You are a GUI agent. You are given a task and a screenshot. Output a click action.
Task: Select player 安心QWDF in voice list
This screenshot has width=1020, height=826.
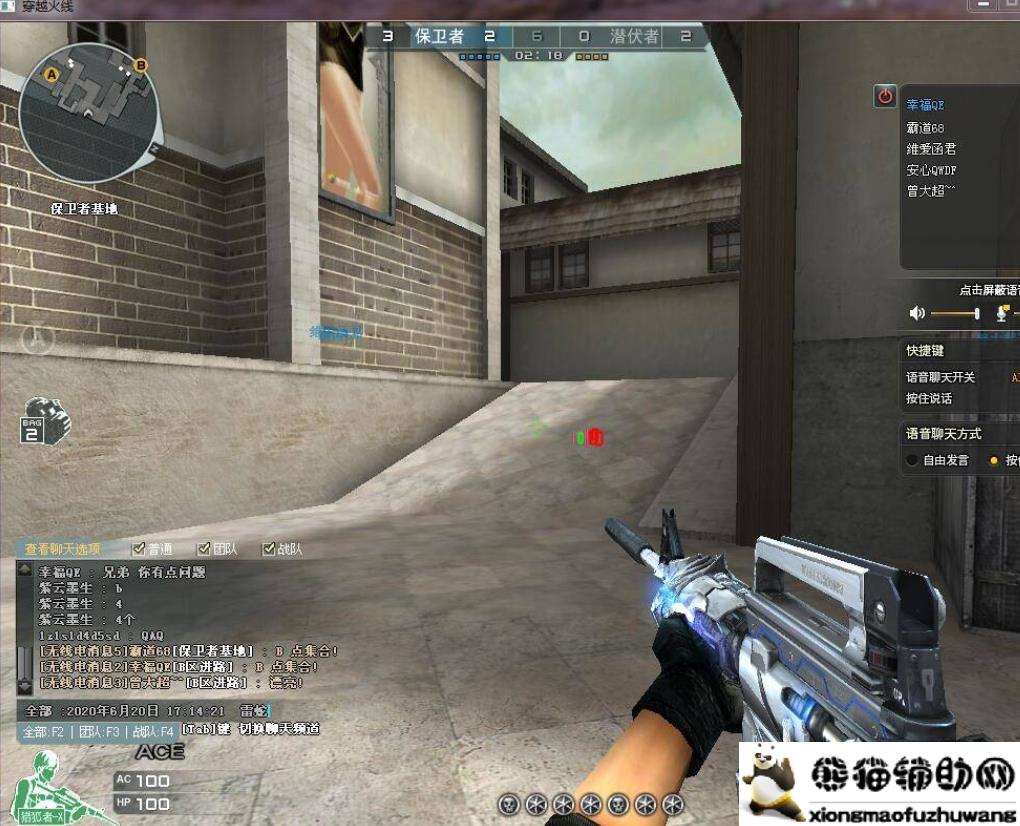931,170
